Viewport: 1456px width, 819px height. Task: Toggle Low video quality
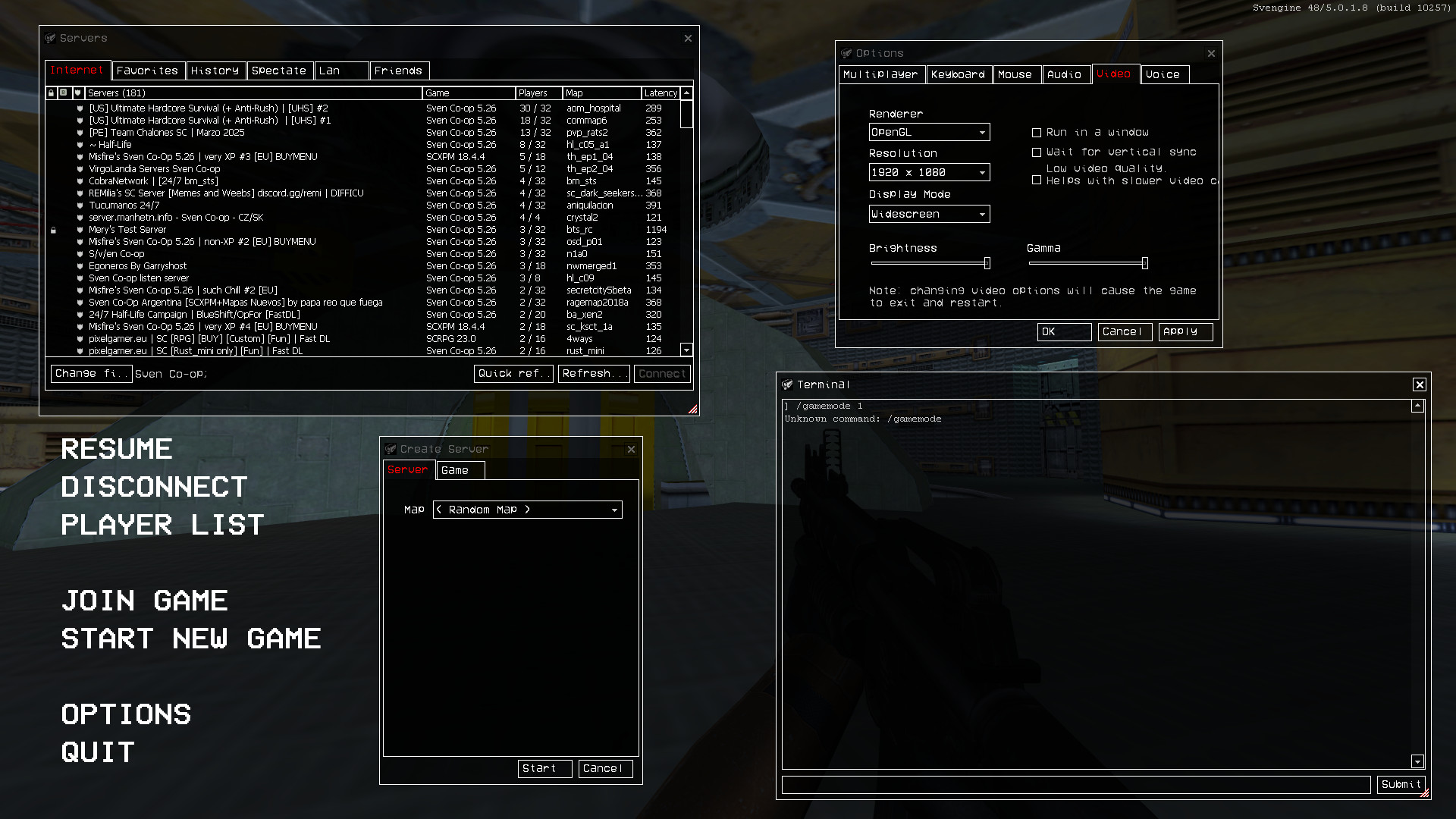coord(1037,180)
